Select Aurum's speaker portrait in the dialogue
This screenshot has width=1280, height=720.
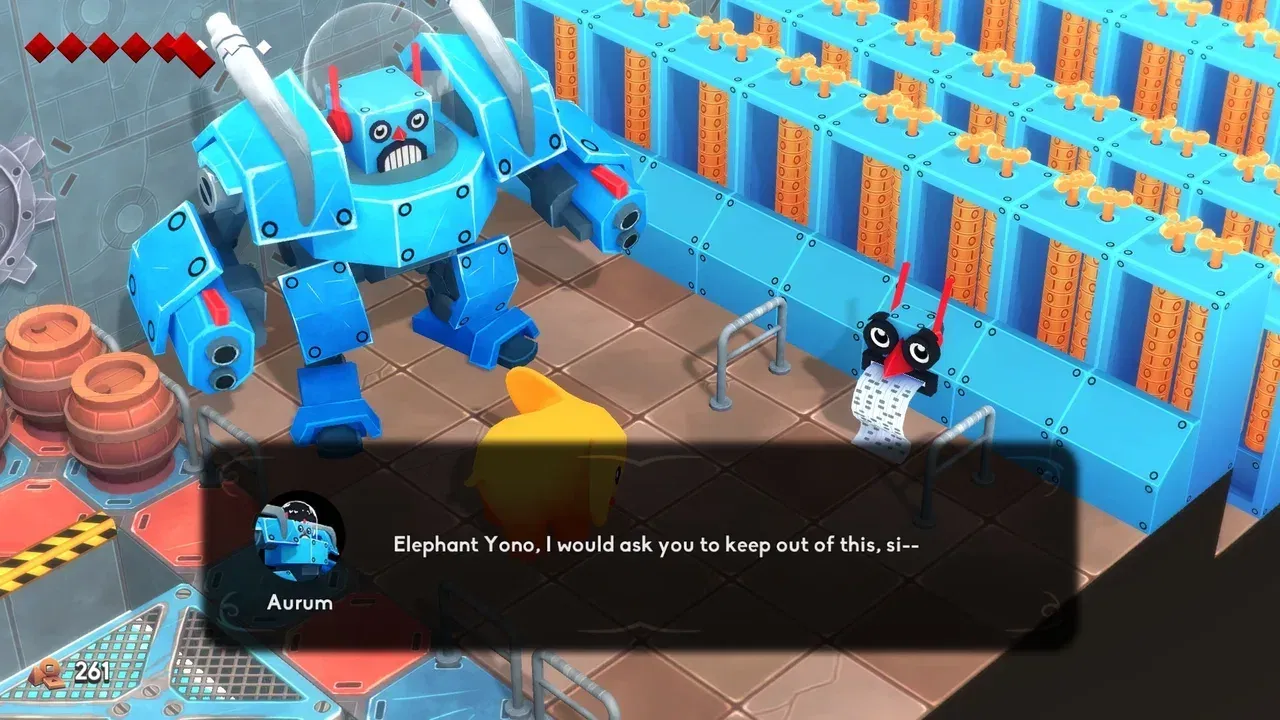(297, 540)
